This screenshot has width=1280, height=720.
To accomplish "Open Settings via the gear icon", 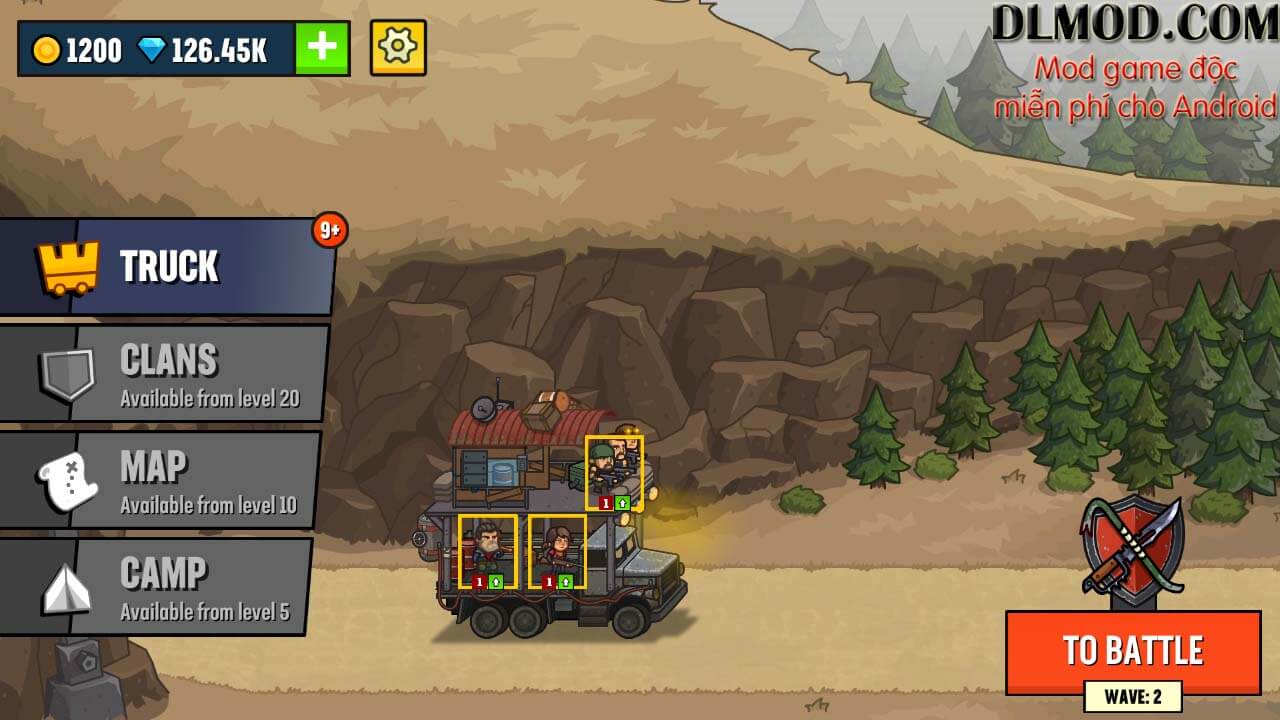I will (x=399, y=48).
